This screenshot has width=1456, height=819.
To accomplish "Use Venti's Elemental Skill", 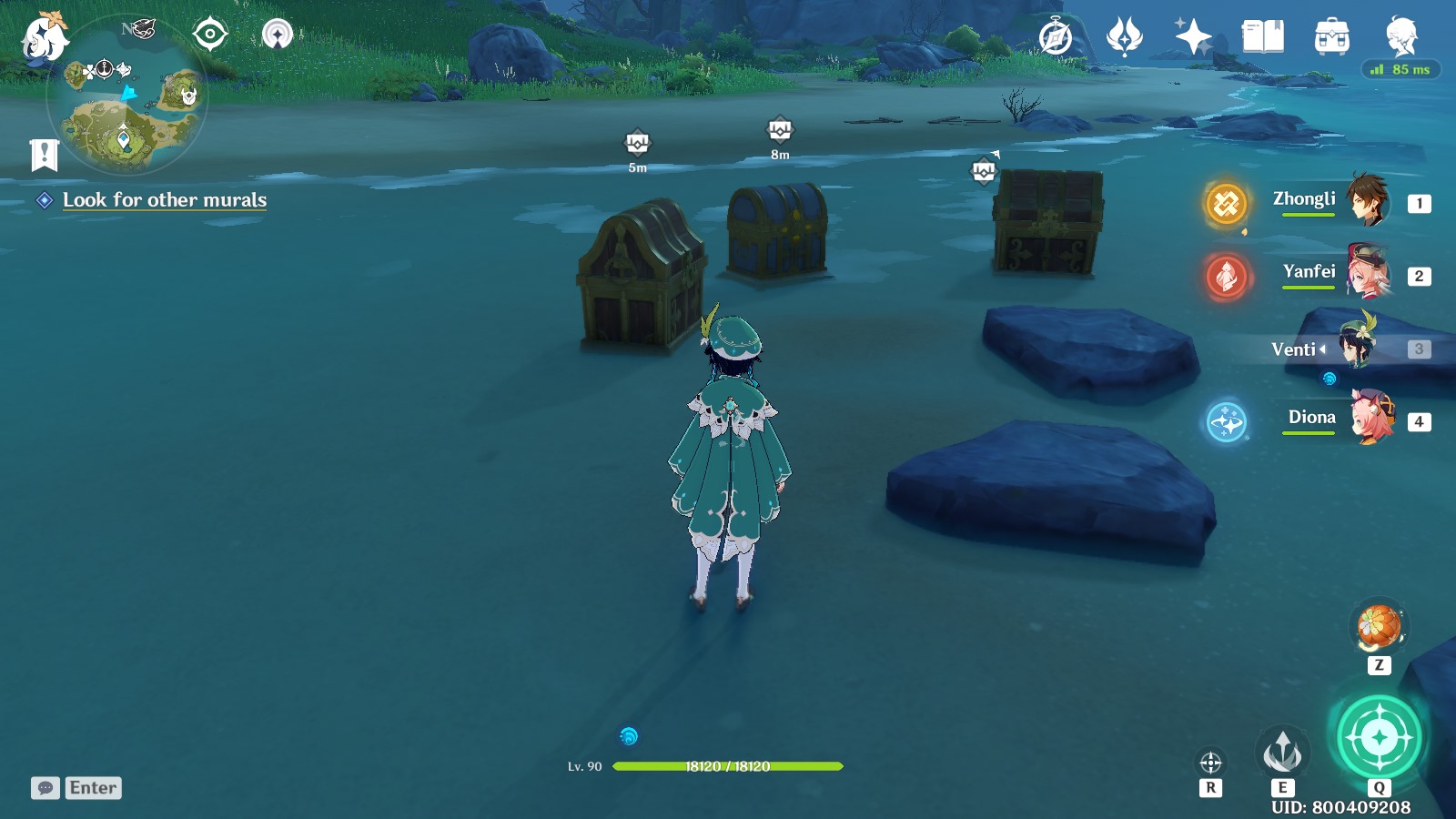I will [x=1282, y=752].
